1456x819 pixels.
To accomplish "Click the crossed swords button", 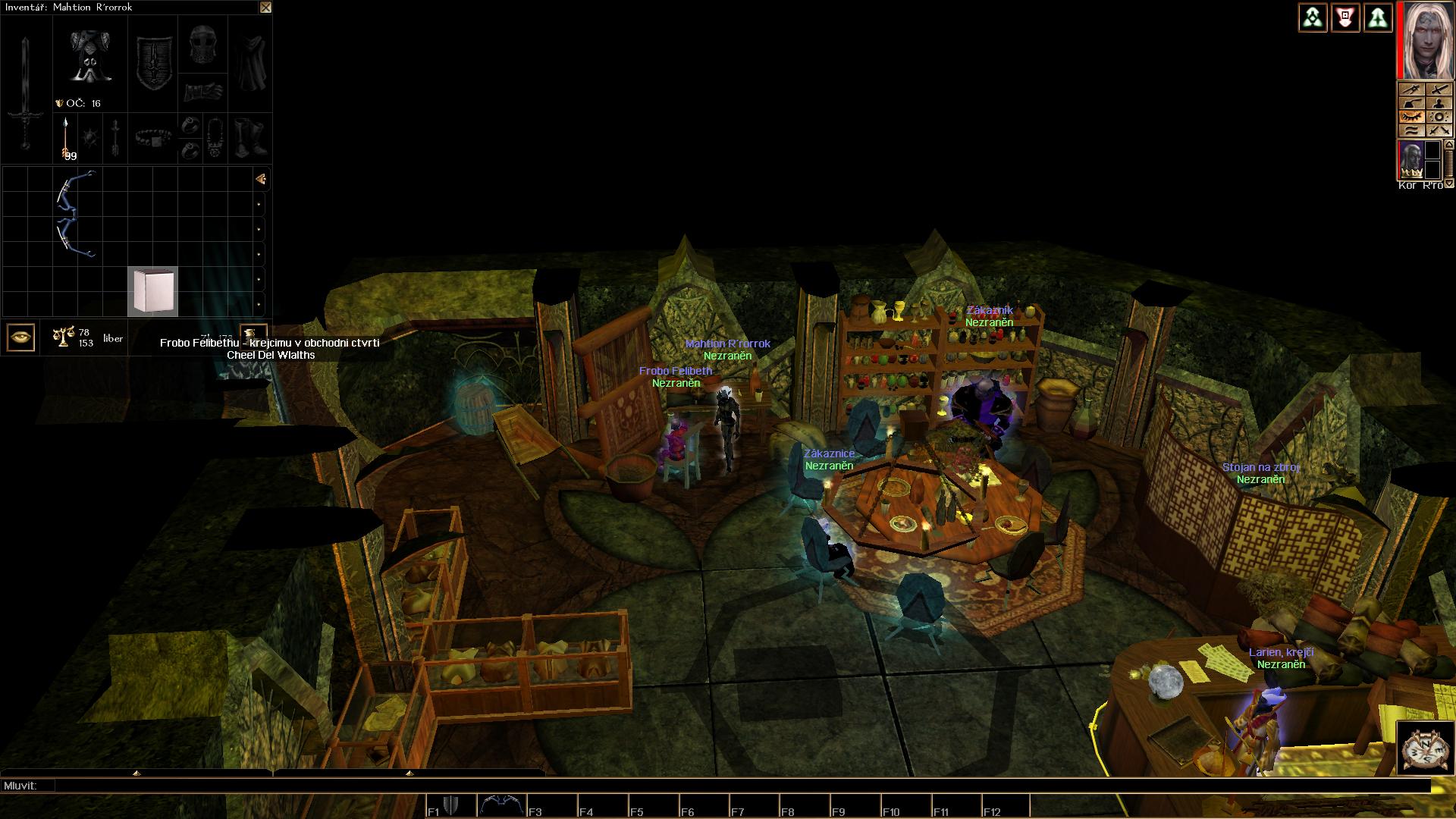I will click(1439, 130).
